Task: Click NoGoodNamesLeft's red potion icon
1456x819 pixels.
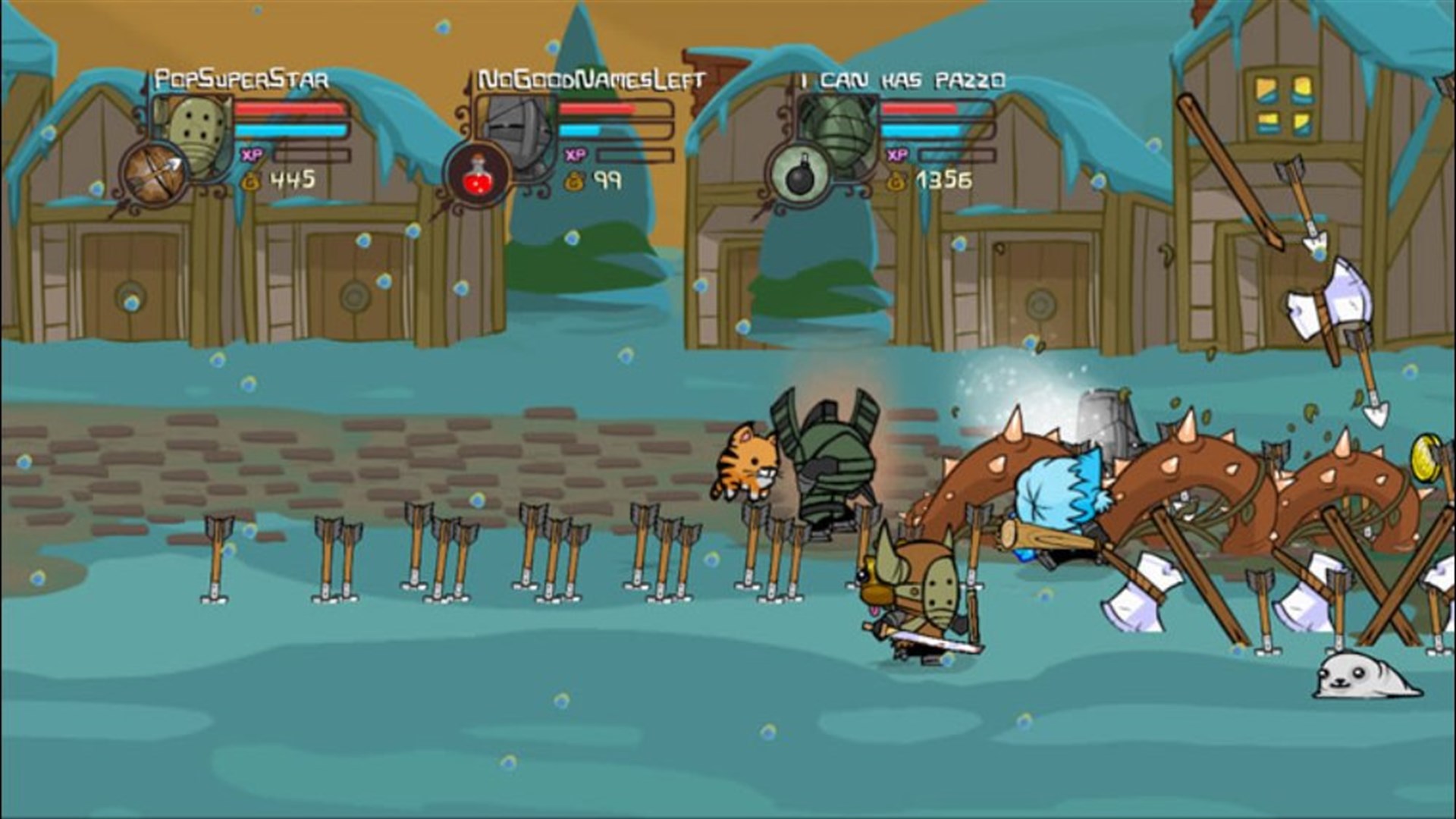Action: point(478,172)
